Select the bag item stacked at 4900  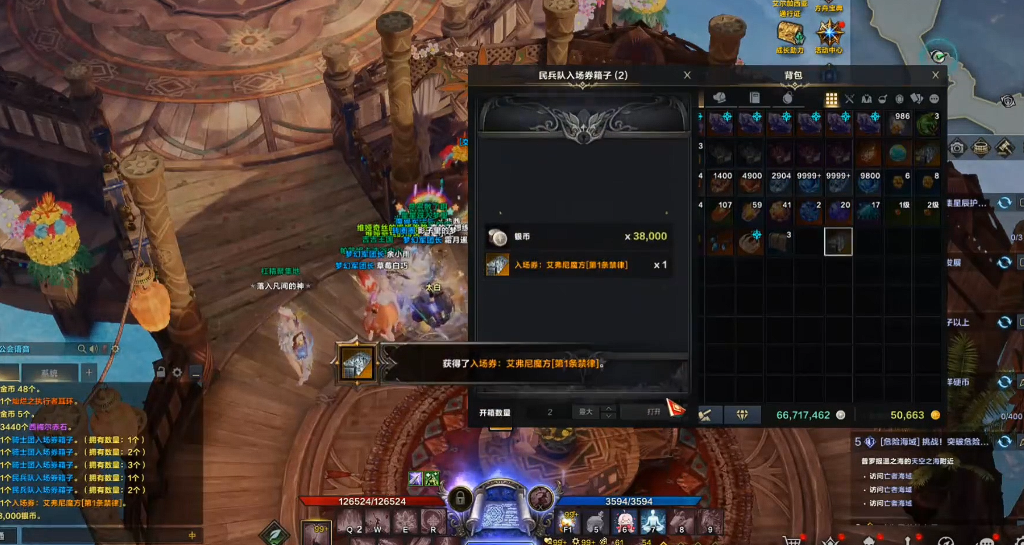point(749,183)
